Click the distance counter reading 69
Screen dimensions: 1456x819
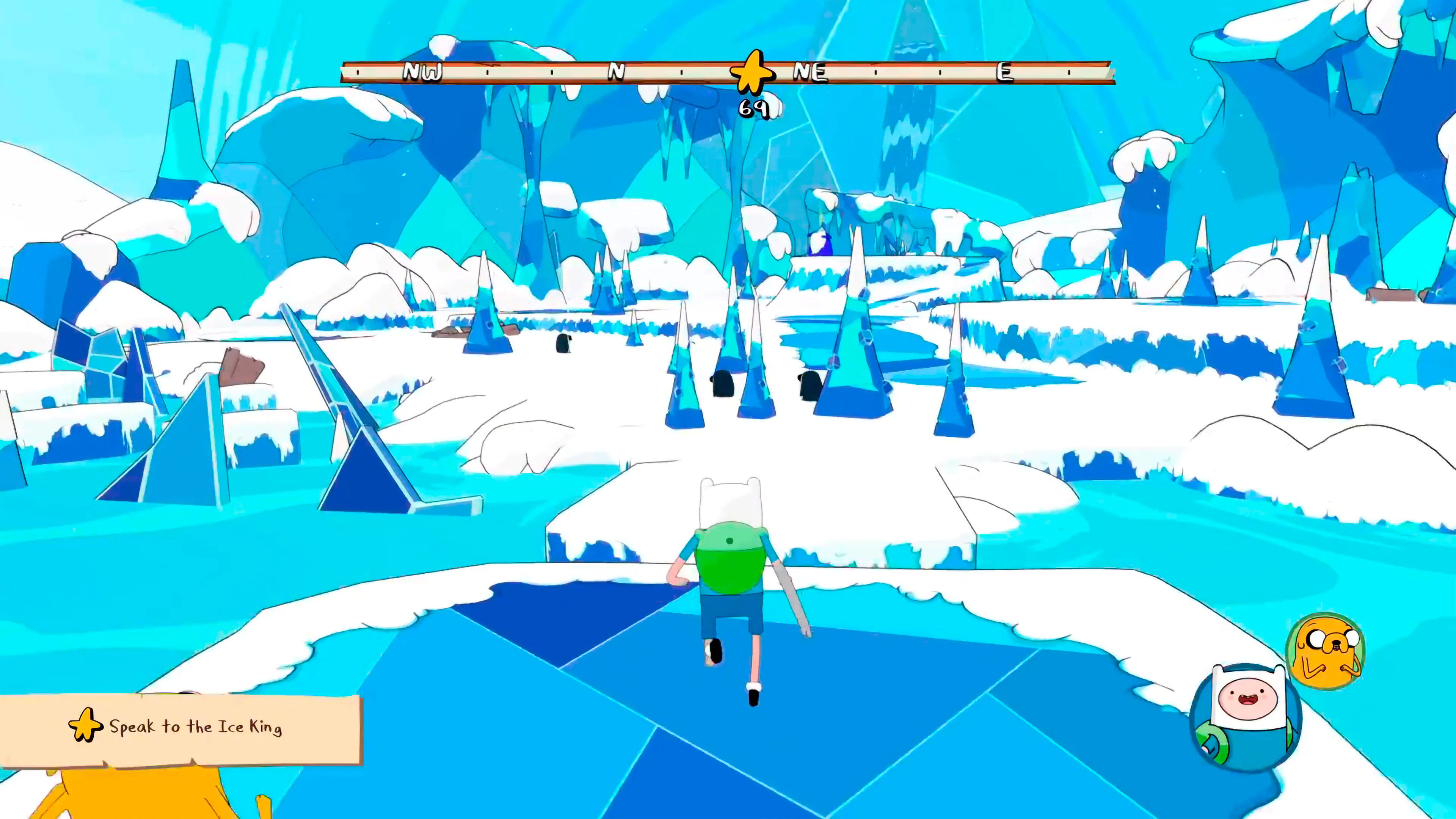pos(755,108)
